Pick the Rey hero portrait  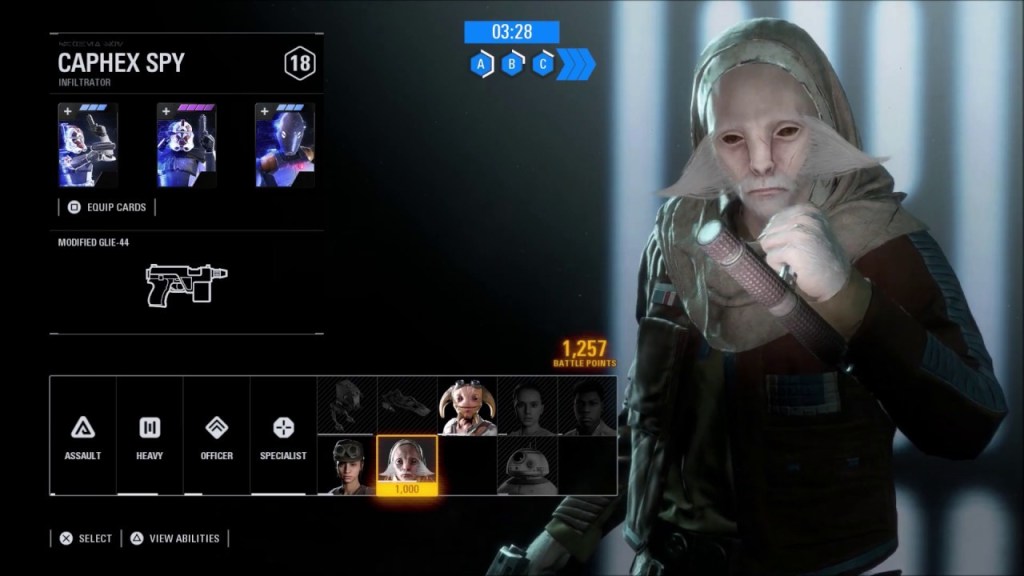pyautogui.click(x=527, y=406)
